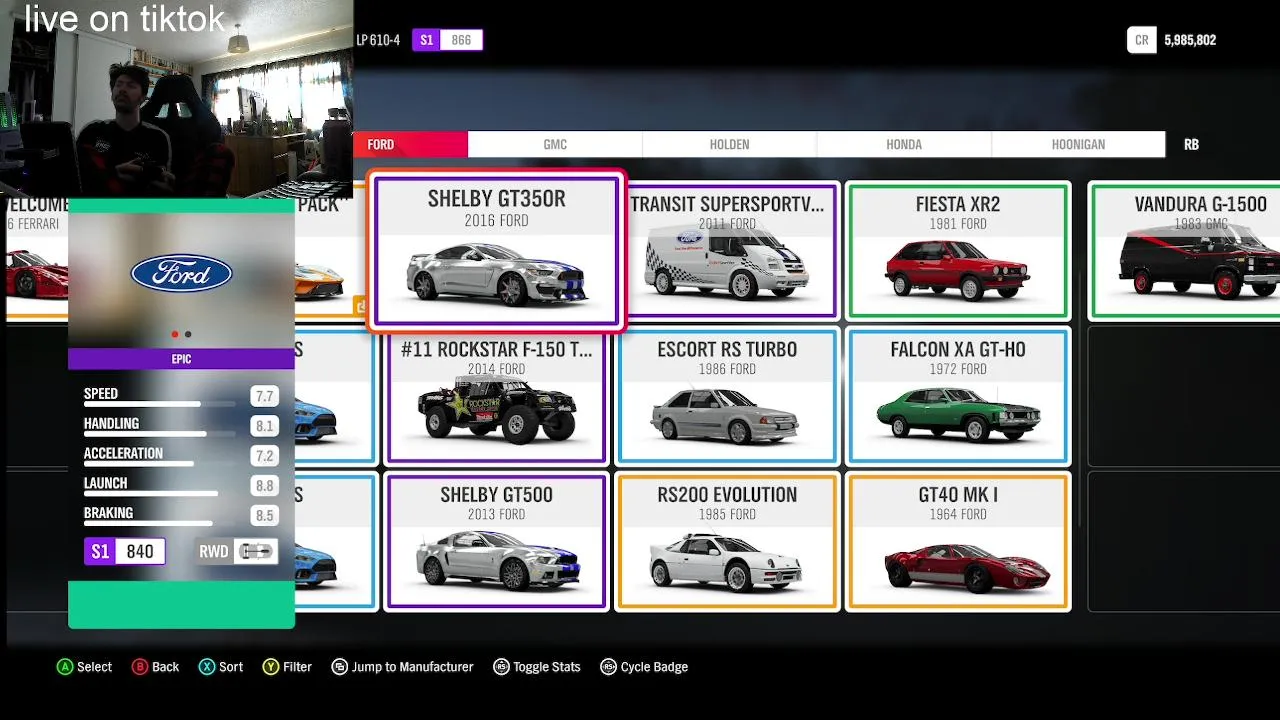The image size is (1280, 720).
Task: Choose the RS200 Evolution car tile
Action: (727, 542)
